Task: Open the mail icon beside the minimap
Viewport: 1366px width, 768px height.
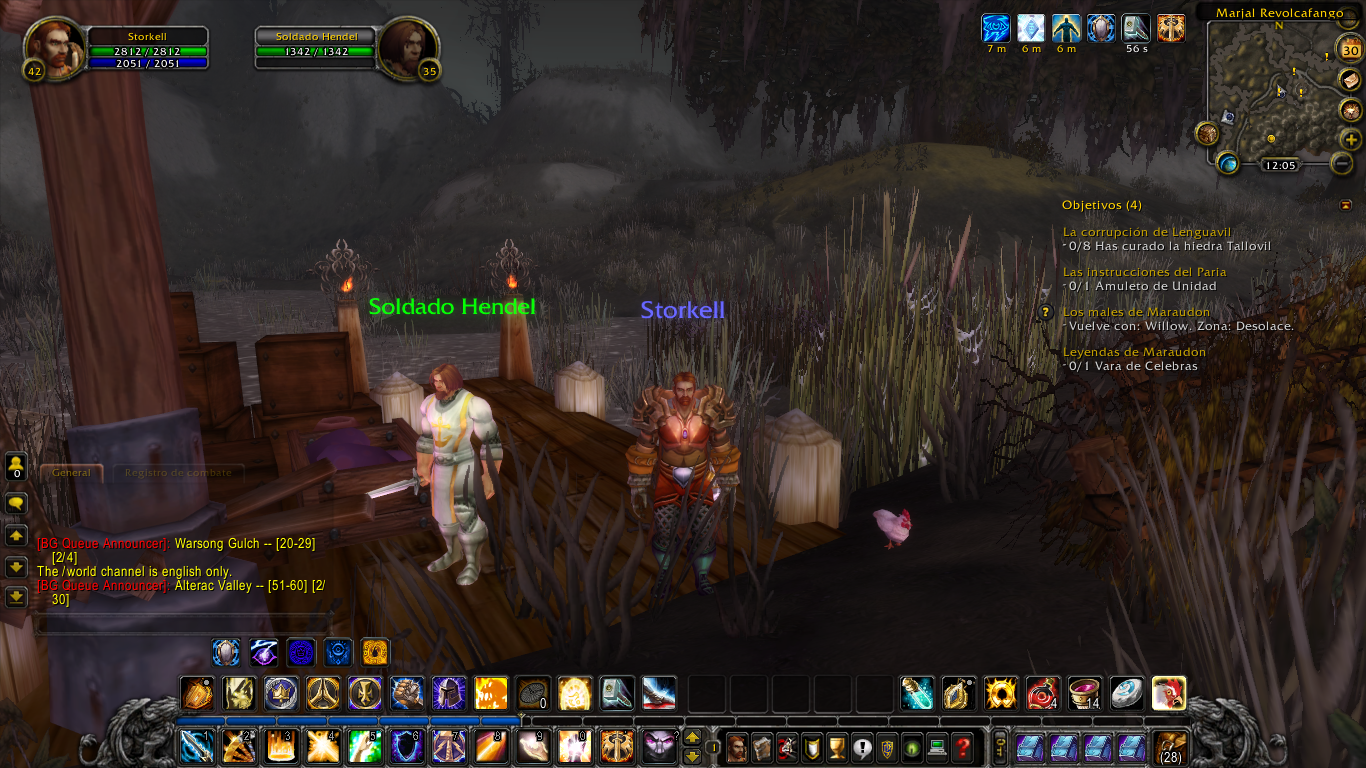Action: pos(1350,78)
